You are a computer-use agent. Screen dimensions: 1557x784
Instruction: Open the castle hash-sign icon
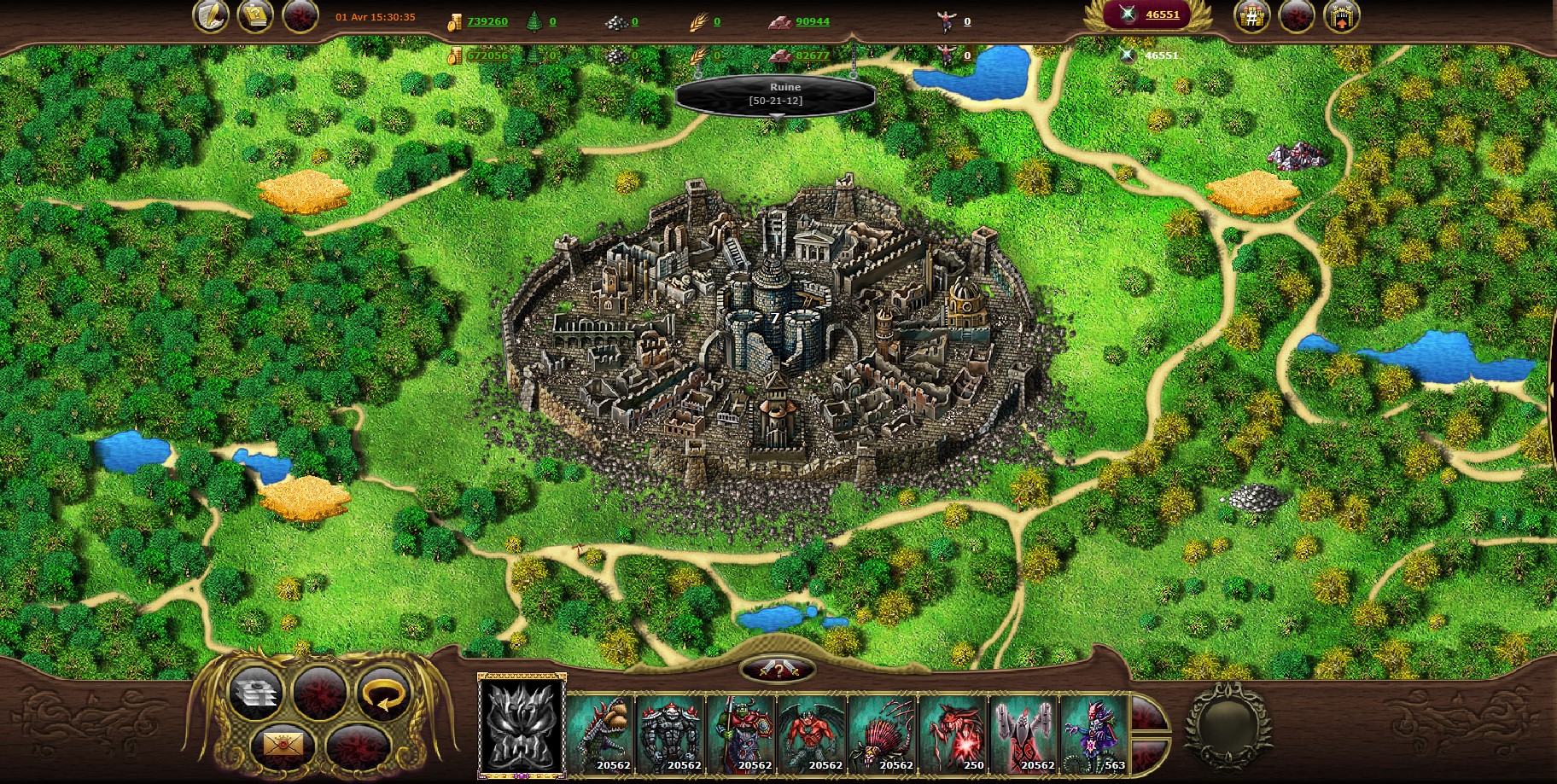[1251, 16]
